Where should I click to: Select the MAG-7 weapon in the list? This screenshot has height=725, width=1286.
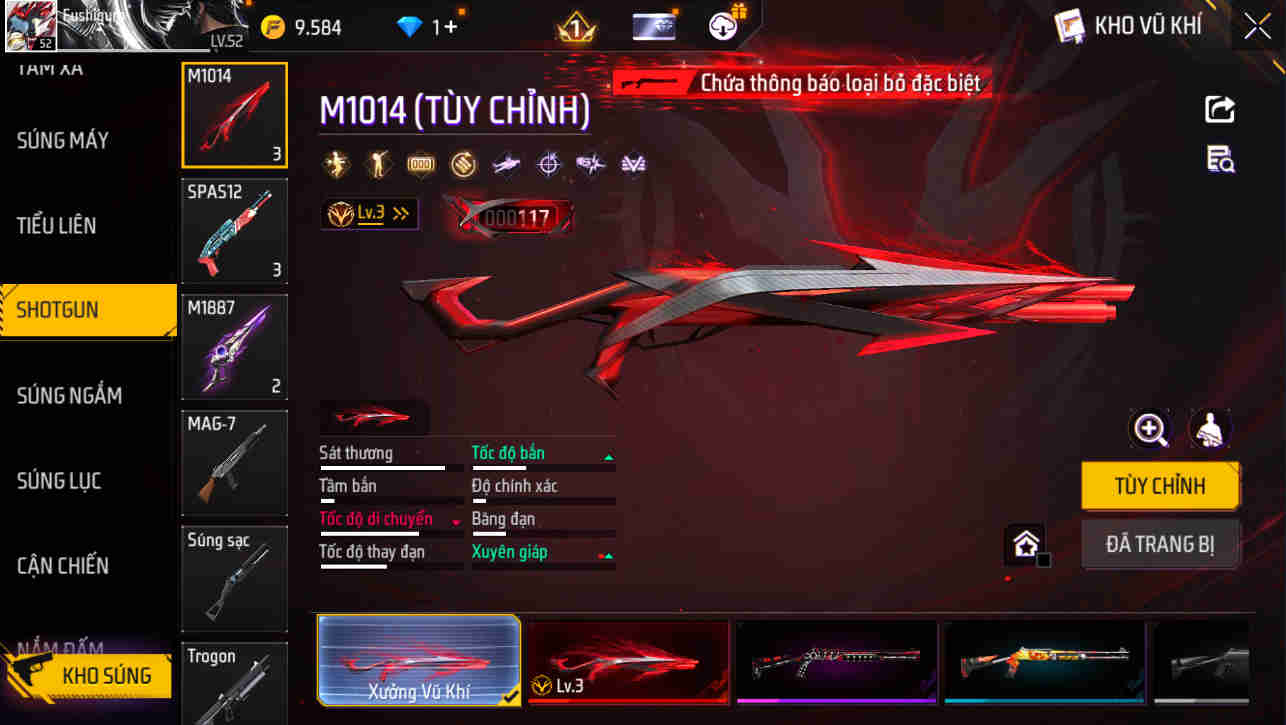[234, 462]
